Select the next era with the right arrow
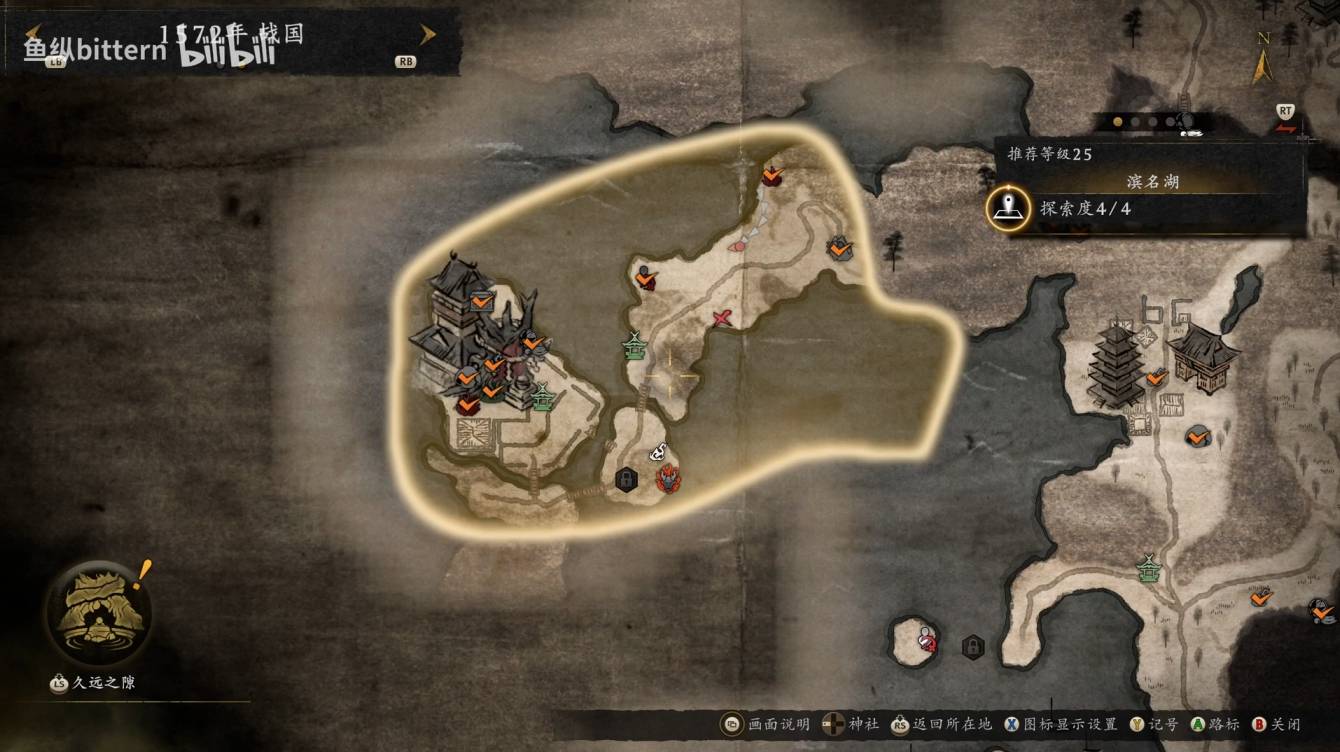This screenshot has width=1340, height=752. click(428, 35)
